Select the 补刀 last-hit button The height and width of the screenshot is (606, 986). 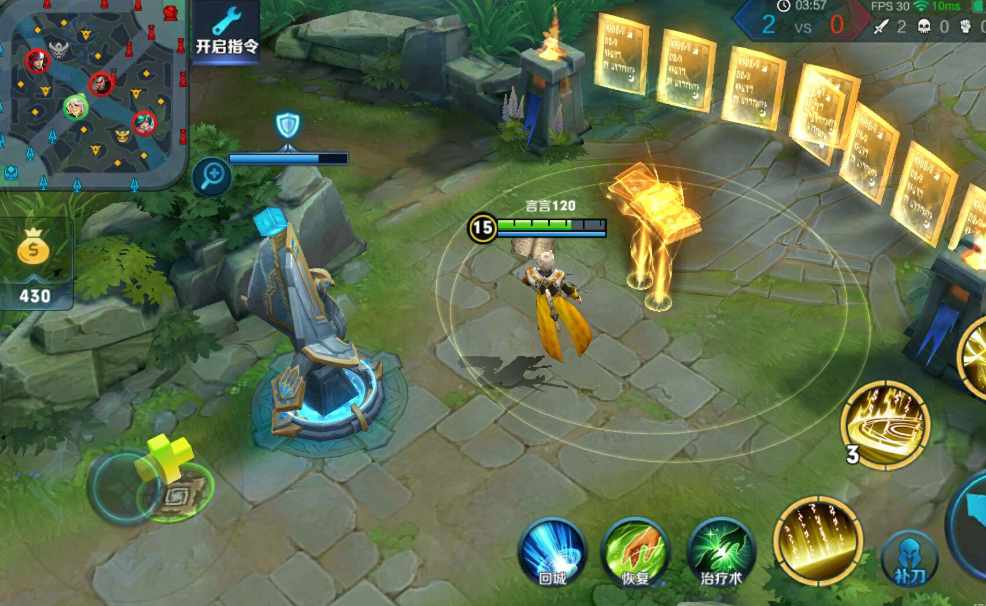[x=909, y=558]
